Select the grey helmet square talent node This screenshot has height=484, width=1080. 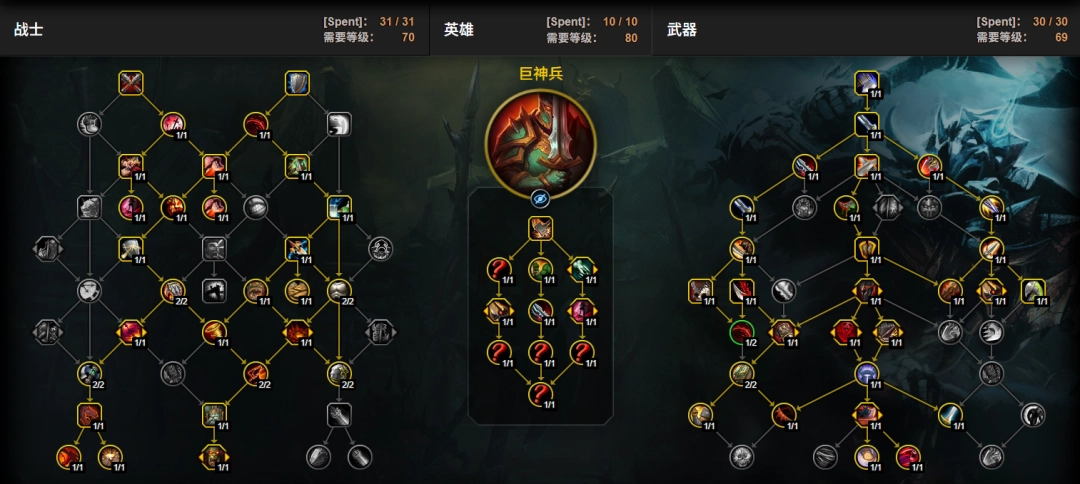coord(339,123)
